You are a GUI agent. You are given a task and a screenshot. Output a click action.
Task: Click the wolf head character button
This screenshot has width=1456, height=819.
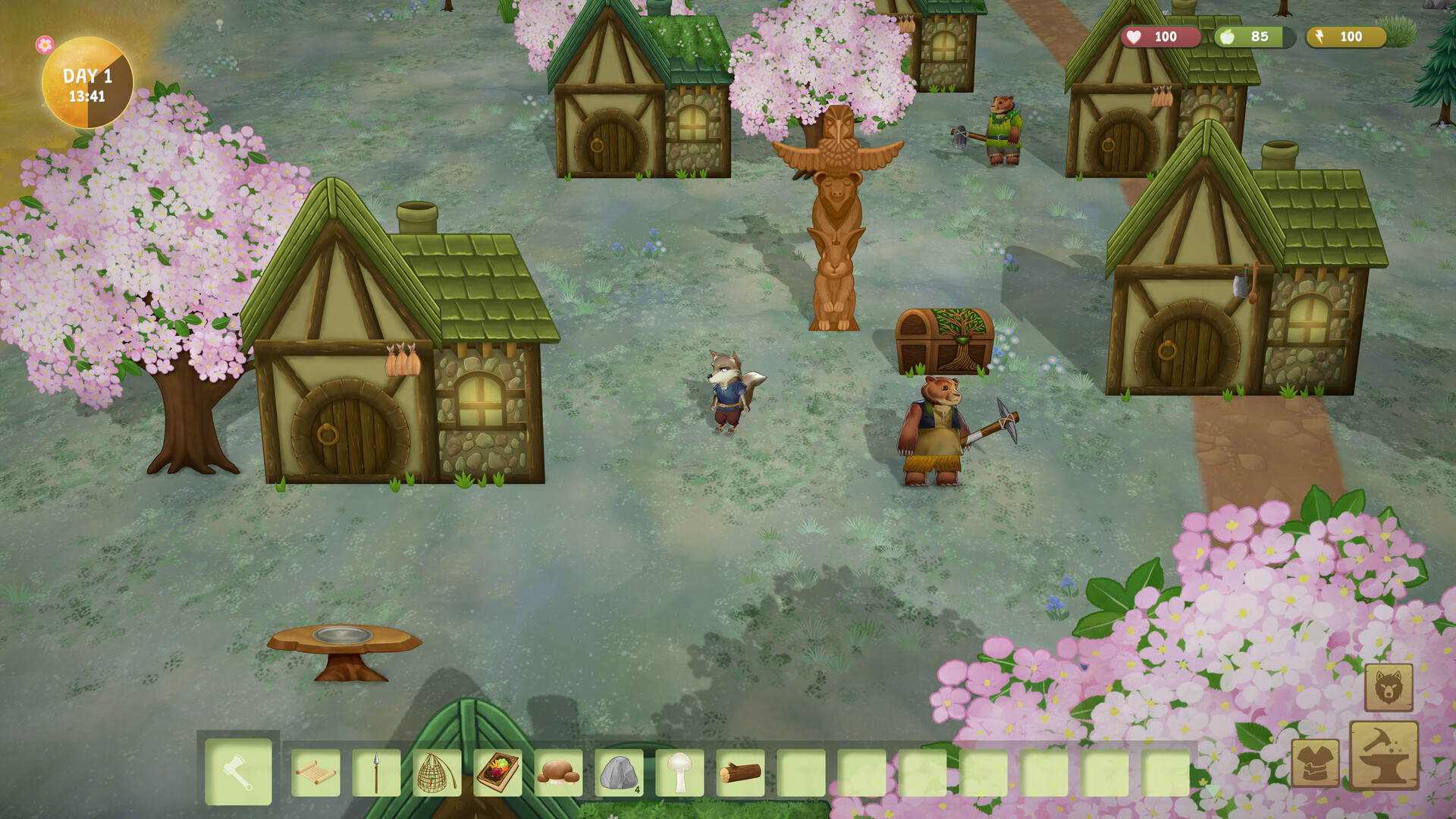pyautogui.click(x=1389, y=688)
